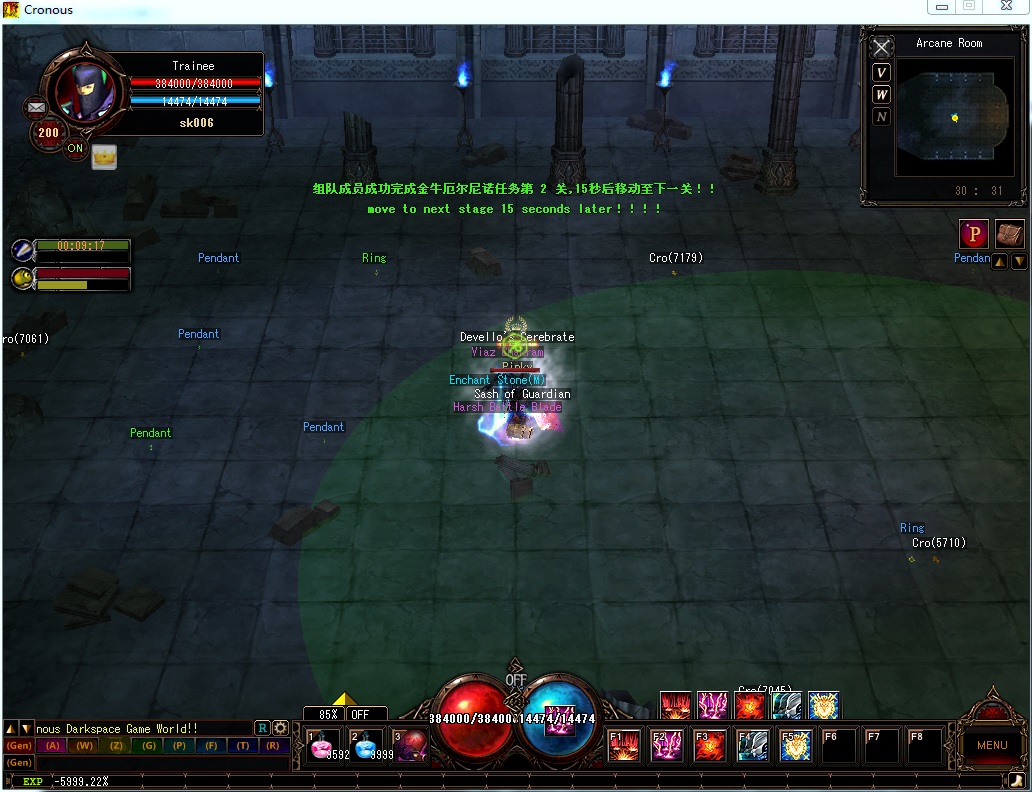Activate the F4 armored knight skill

(x=753, y=746)
